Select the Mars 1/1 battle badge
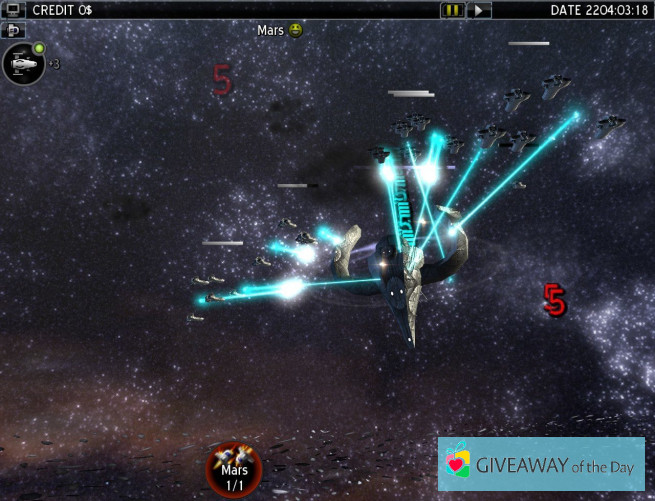The width and height of the screenshot is (655, 501). click(234, 469)
